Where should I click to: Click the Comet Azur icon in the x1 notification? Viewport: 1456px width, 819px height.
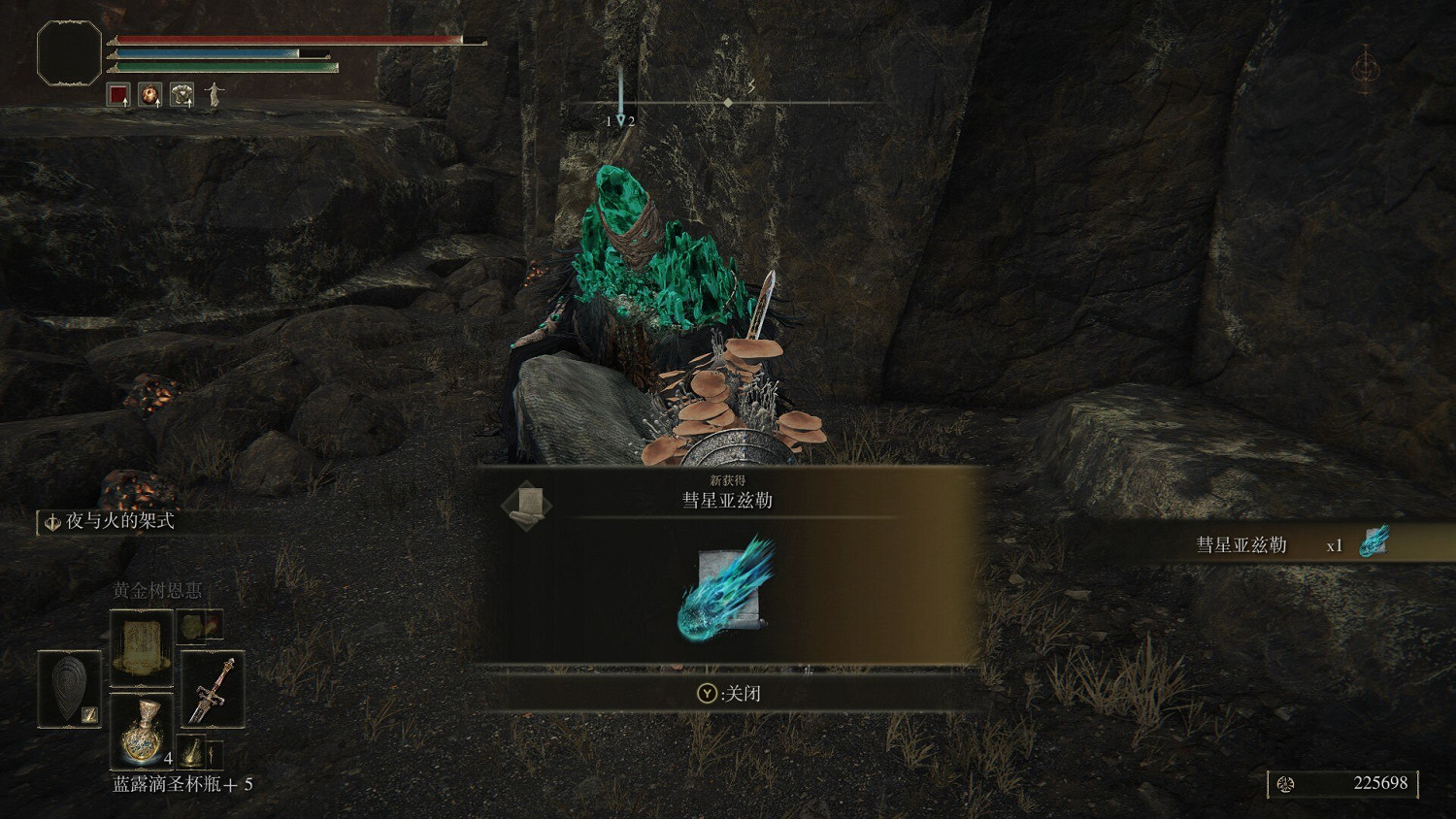tap(1373, 543)
